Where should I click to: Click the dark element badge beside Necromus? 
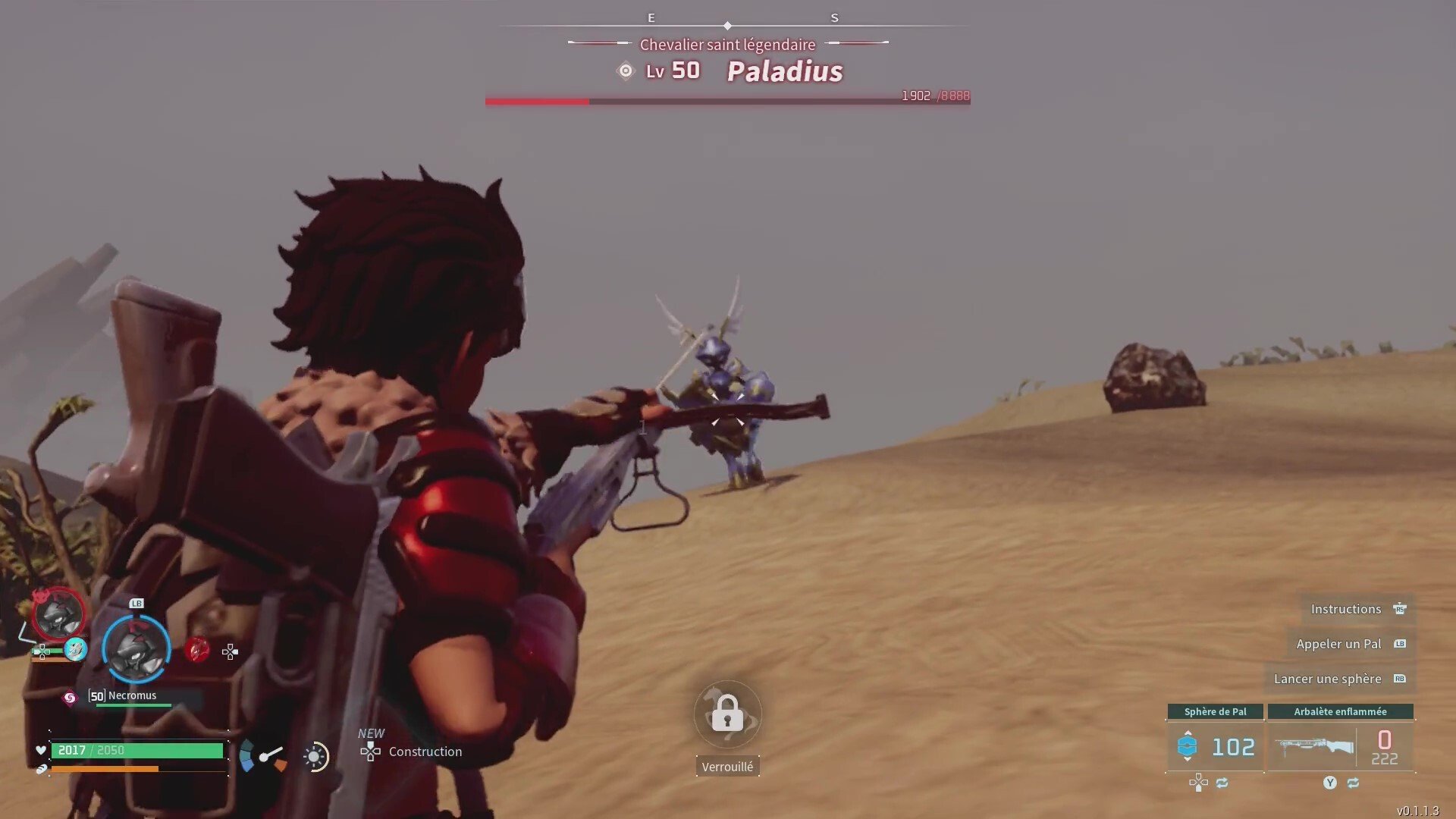[x=70, y=698]
